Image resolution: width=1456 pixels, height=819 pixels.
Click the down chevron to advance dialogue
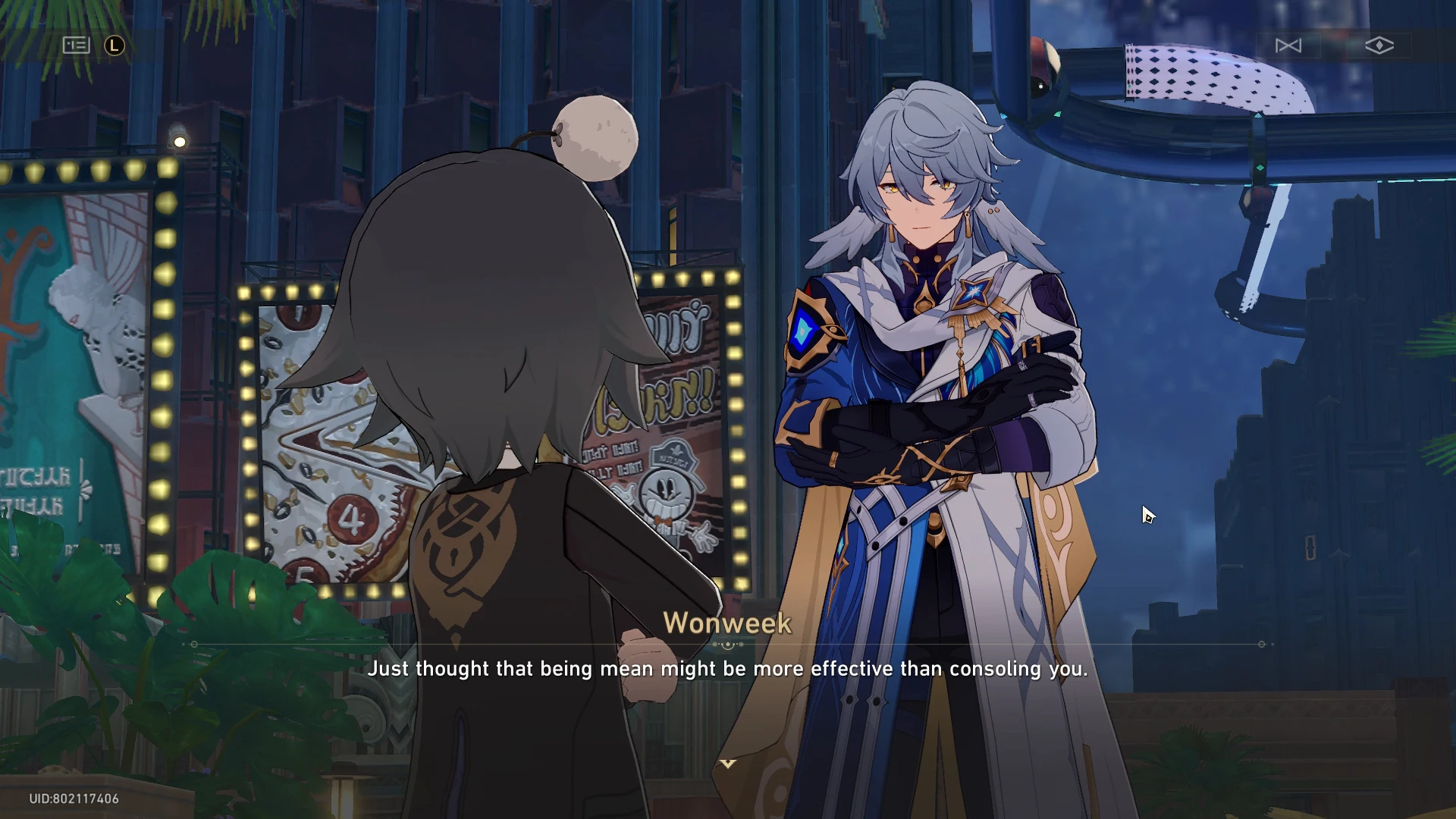[728, 764]
